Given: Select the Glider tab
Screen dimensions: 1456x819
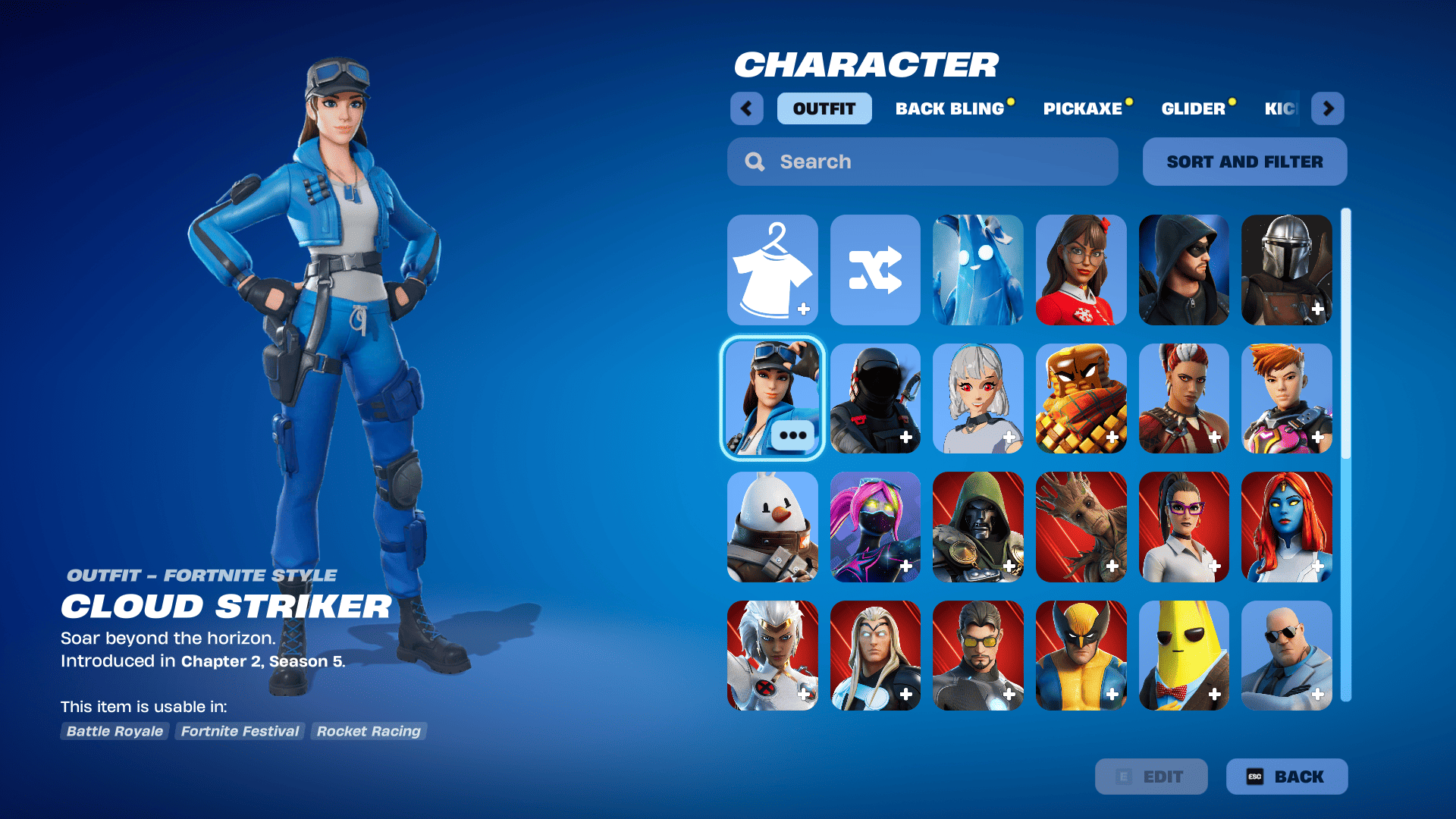Looking at the screenshot, I should click(x=1194, y=108).
